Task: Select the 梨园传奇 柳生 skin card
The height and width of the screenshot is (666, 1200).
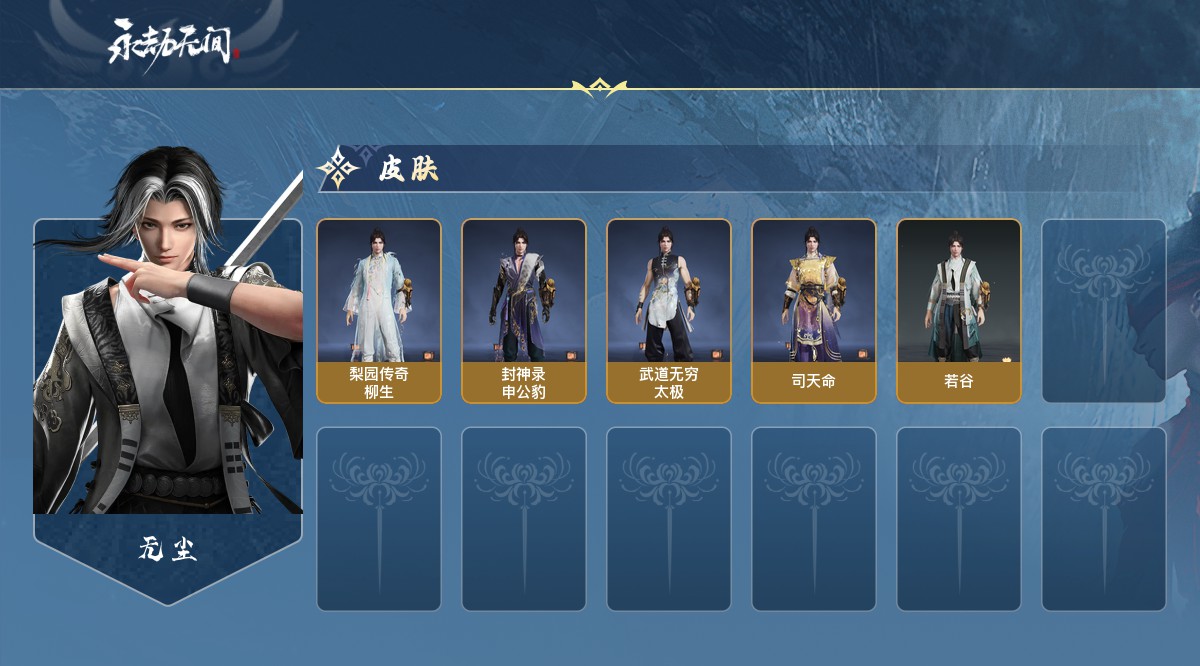Action: tap(379, 310)
